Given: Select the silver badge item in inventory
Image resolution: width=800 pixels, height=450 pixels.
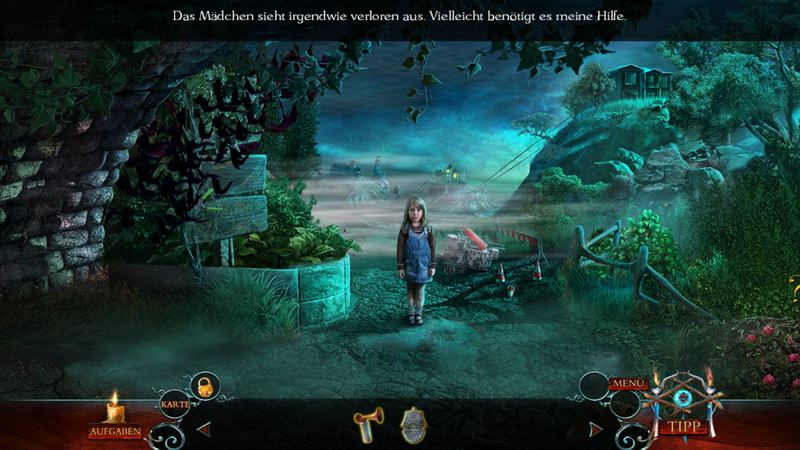Looking at the screenshot, I should point(414,425).
